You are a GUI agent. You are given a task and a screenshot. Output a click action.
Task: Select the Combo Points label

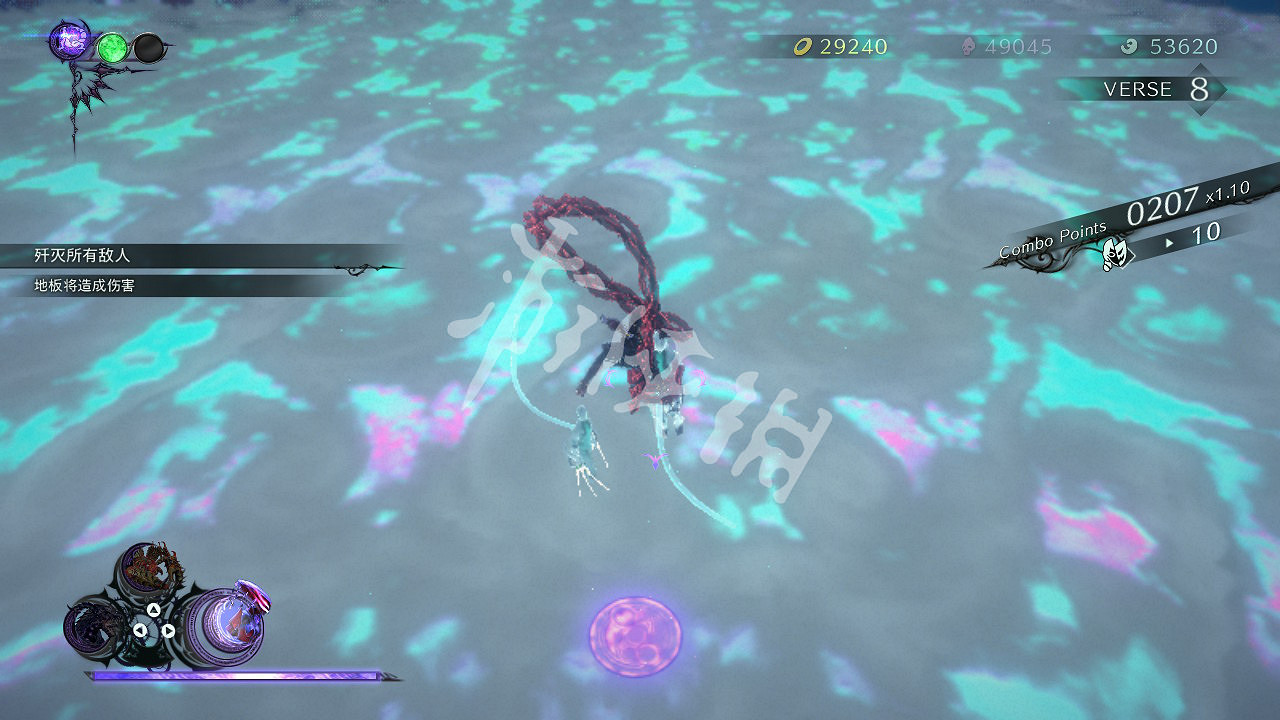[1050, 240]
